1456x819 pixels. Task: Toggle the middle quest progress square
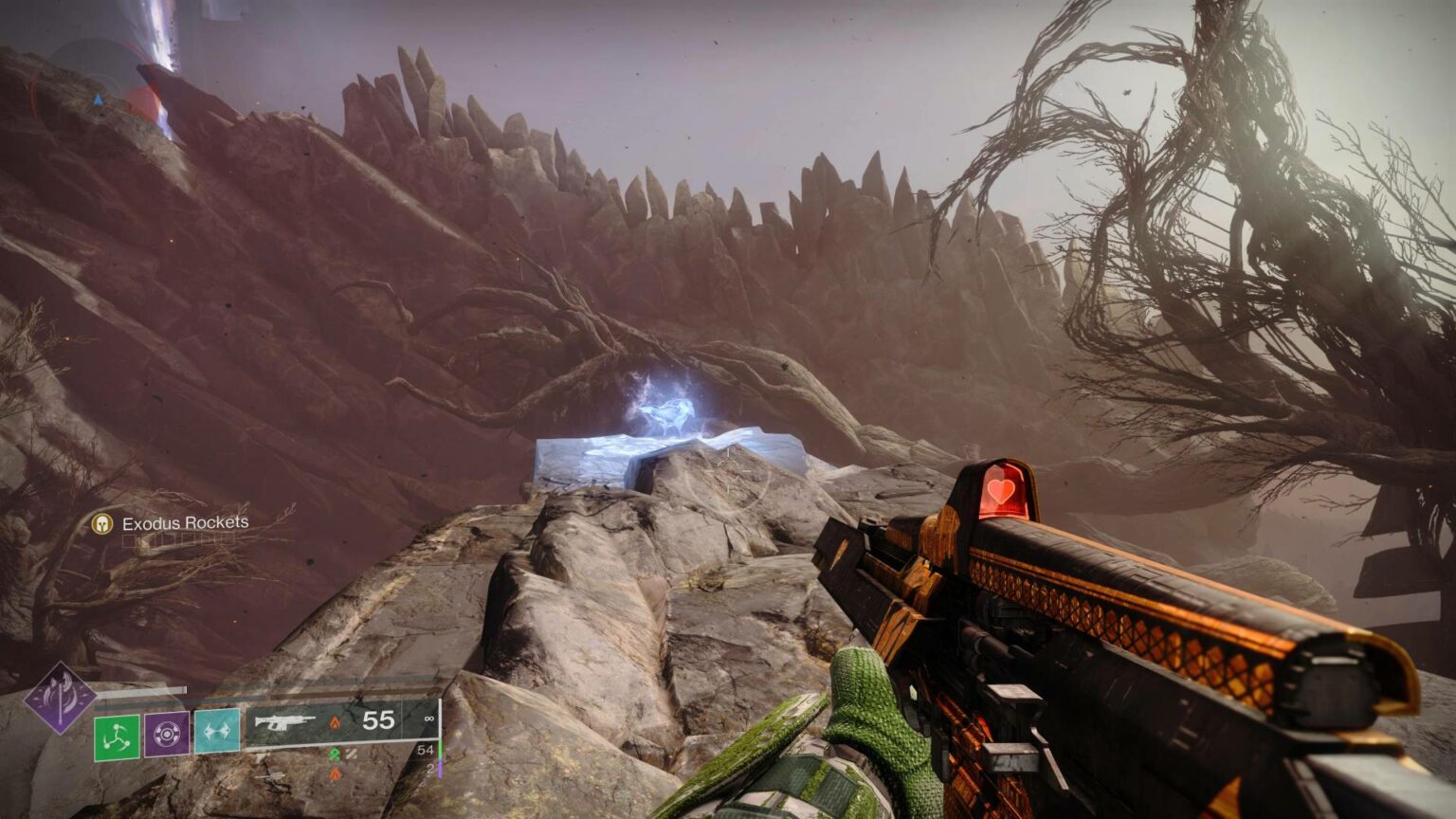(180, 538)
